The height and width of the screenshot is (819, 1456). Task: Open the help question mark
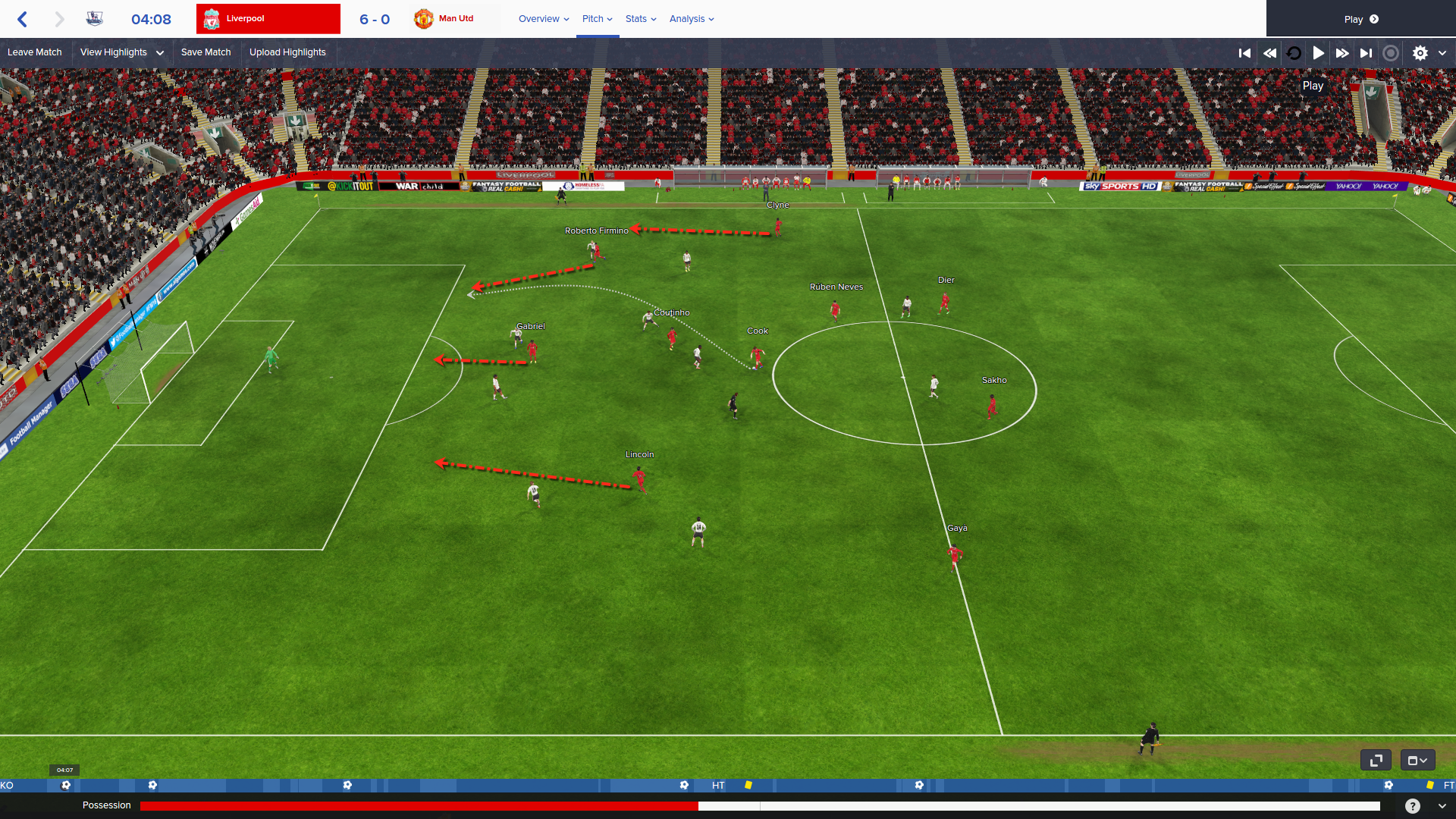1412,806
